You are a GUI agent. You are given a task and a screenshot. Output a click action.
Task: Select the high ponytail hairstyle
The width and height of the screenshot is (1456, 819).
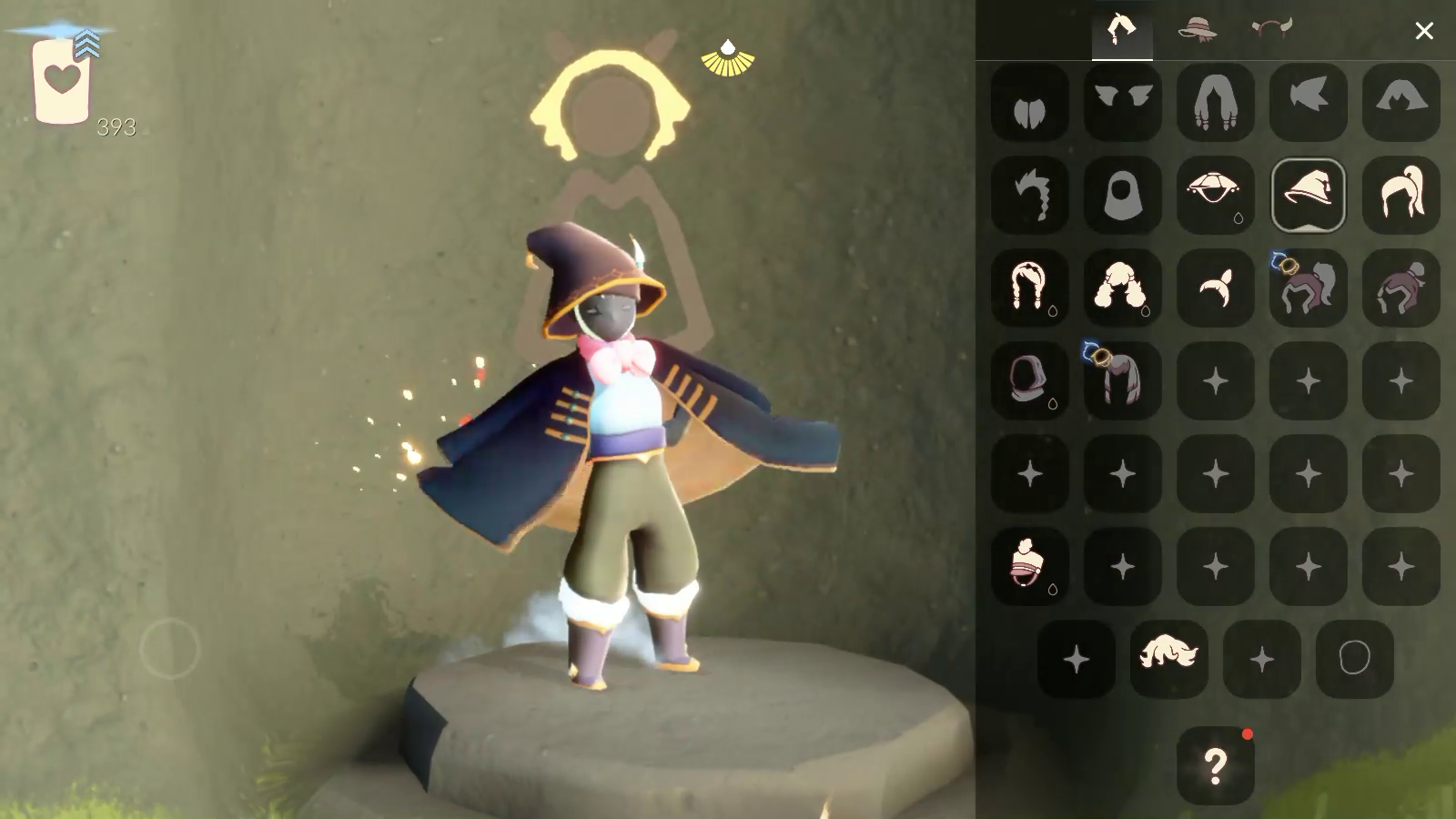[x=1400, y=195]
